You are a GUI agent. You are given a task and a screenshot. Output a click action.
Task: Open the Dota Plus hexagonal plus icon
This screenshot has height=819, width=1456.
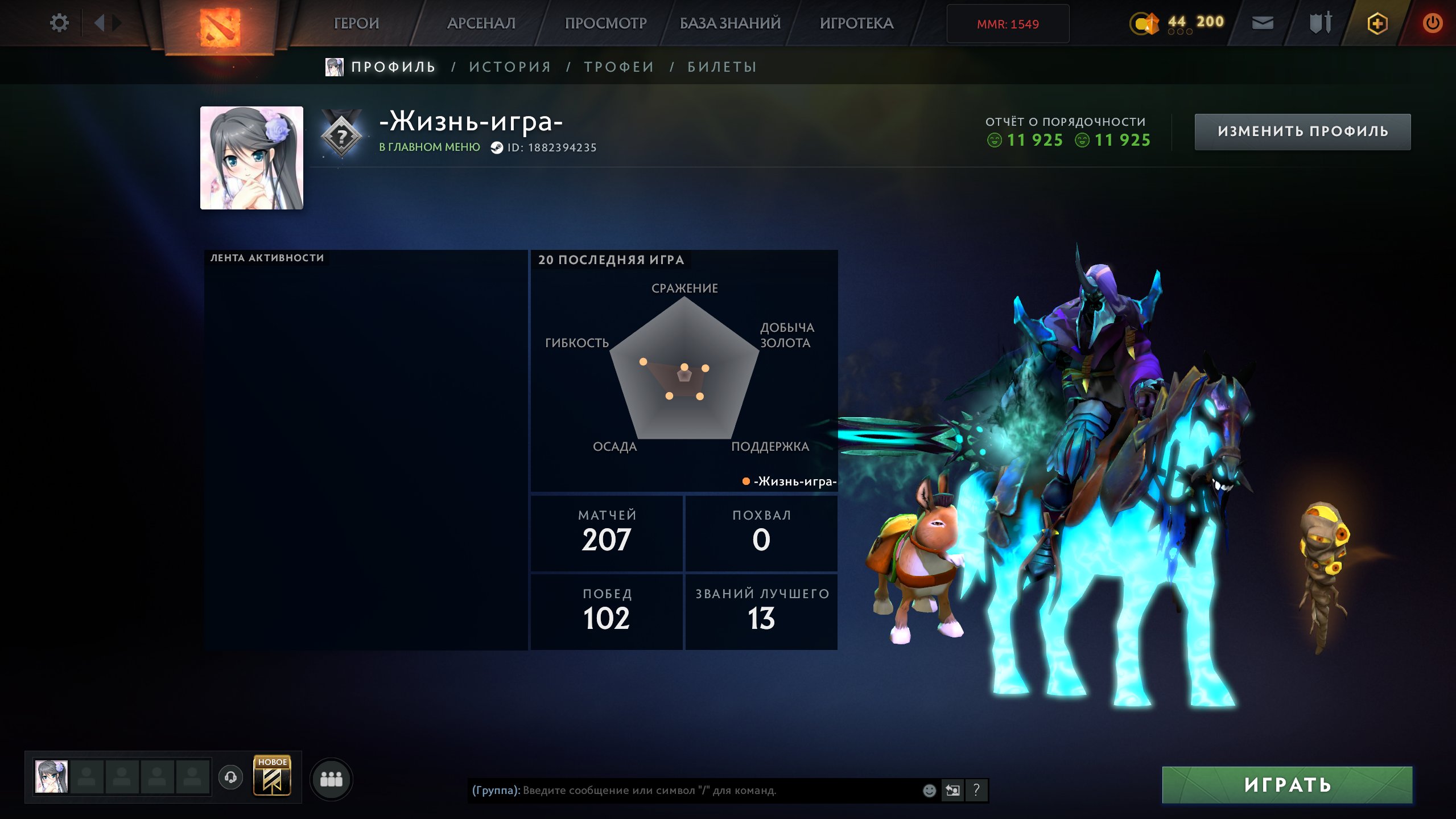pyautogui.click(x=1377, y=23)
